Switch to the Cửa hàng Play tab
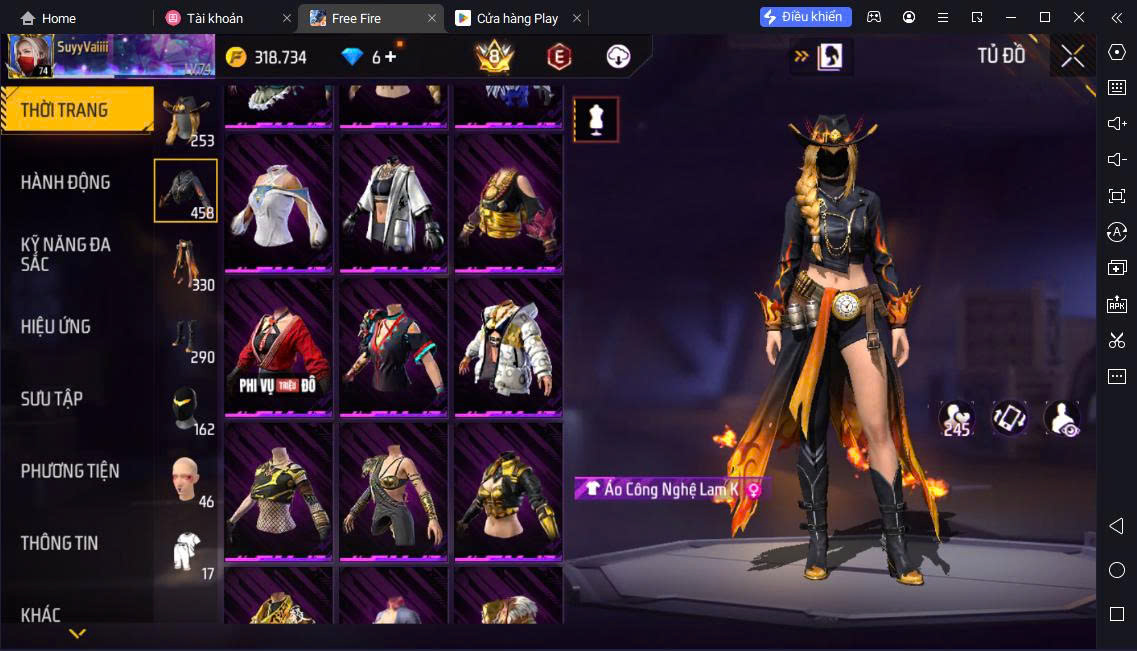Screen dimensions: 1137x651 coord(517,18)
